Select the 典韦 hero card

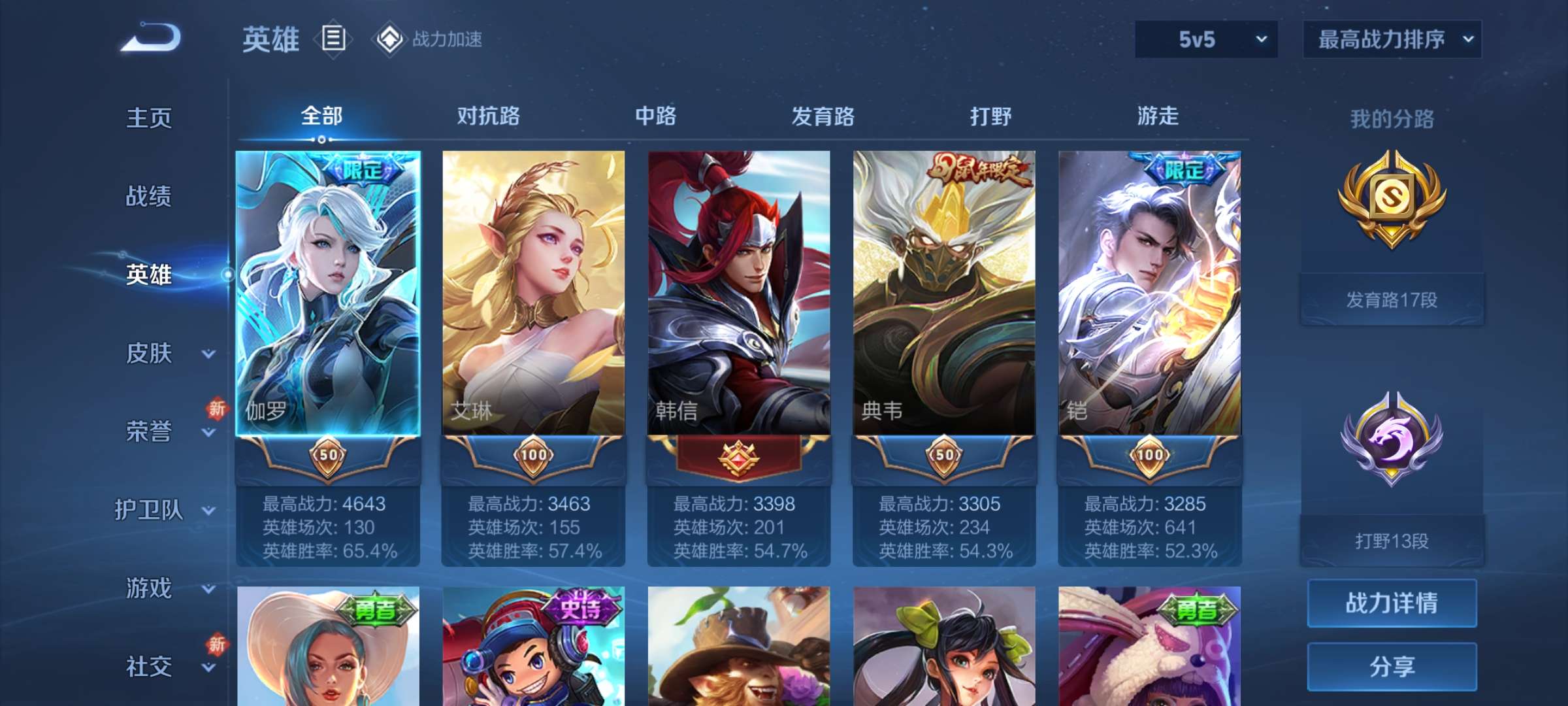[944, 294]
